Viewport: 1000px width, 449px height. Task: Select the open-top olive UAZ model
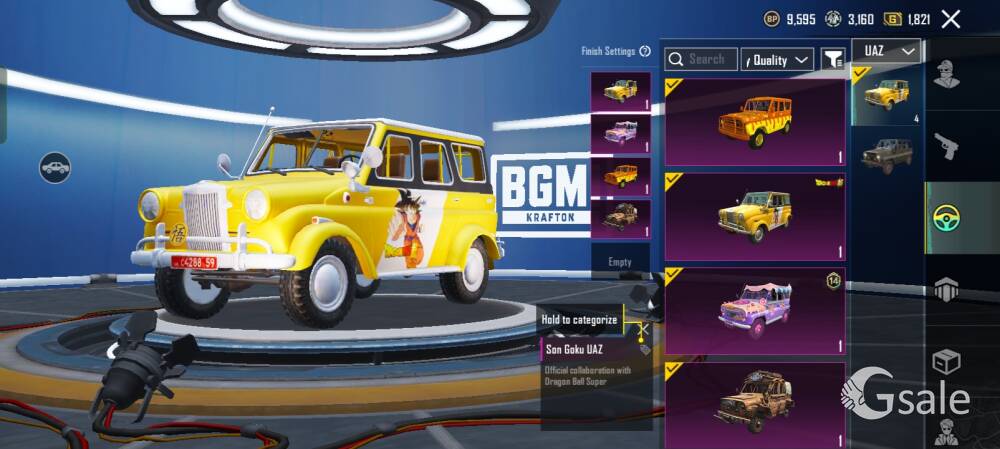click(886, 155)
